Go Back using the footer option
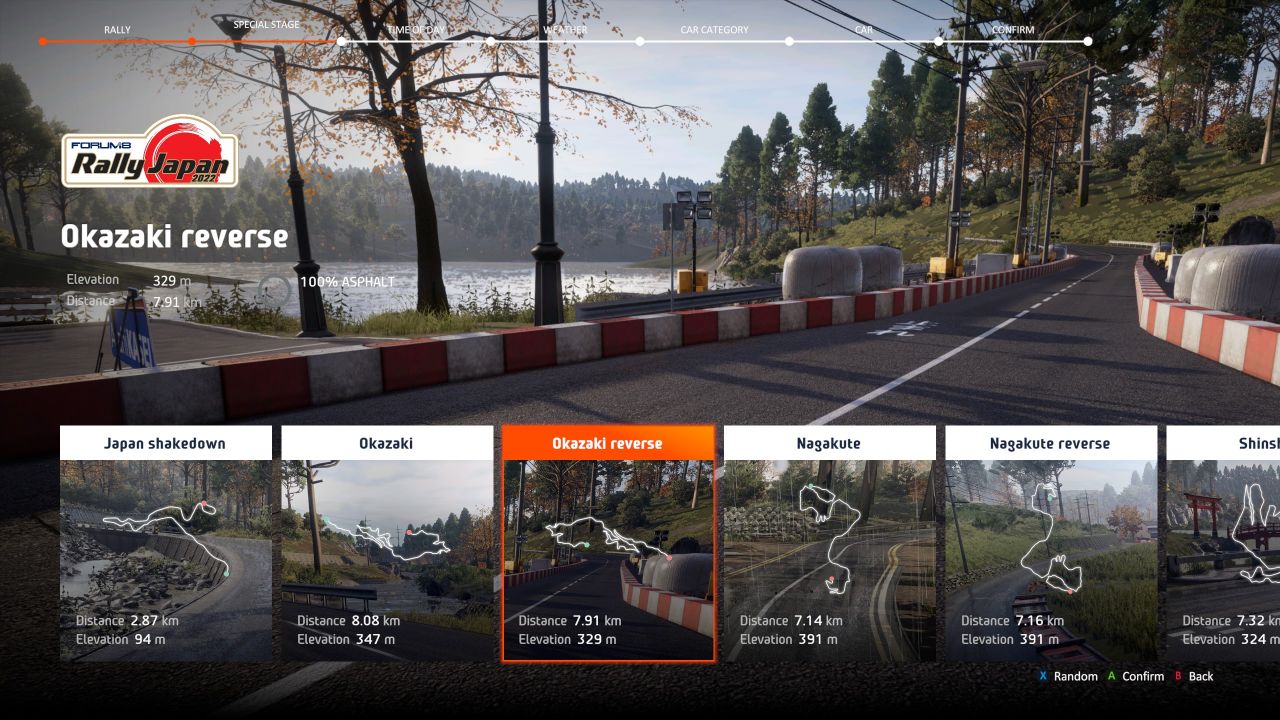This screenshot has width=1280, height=720. [x=1194, y=677]
